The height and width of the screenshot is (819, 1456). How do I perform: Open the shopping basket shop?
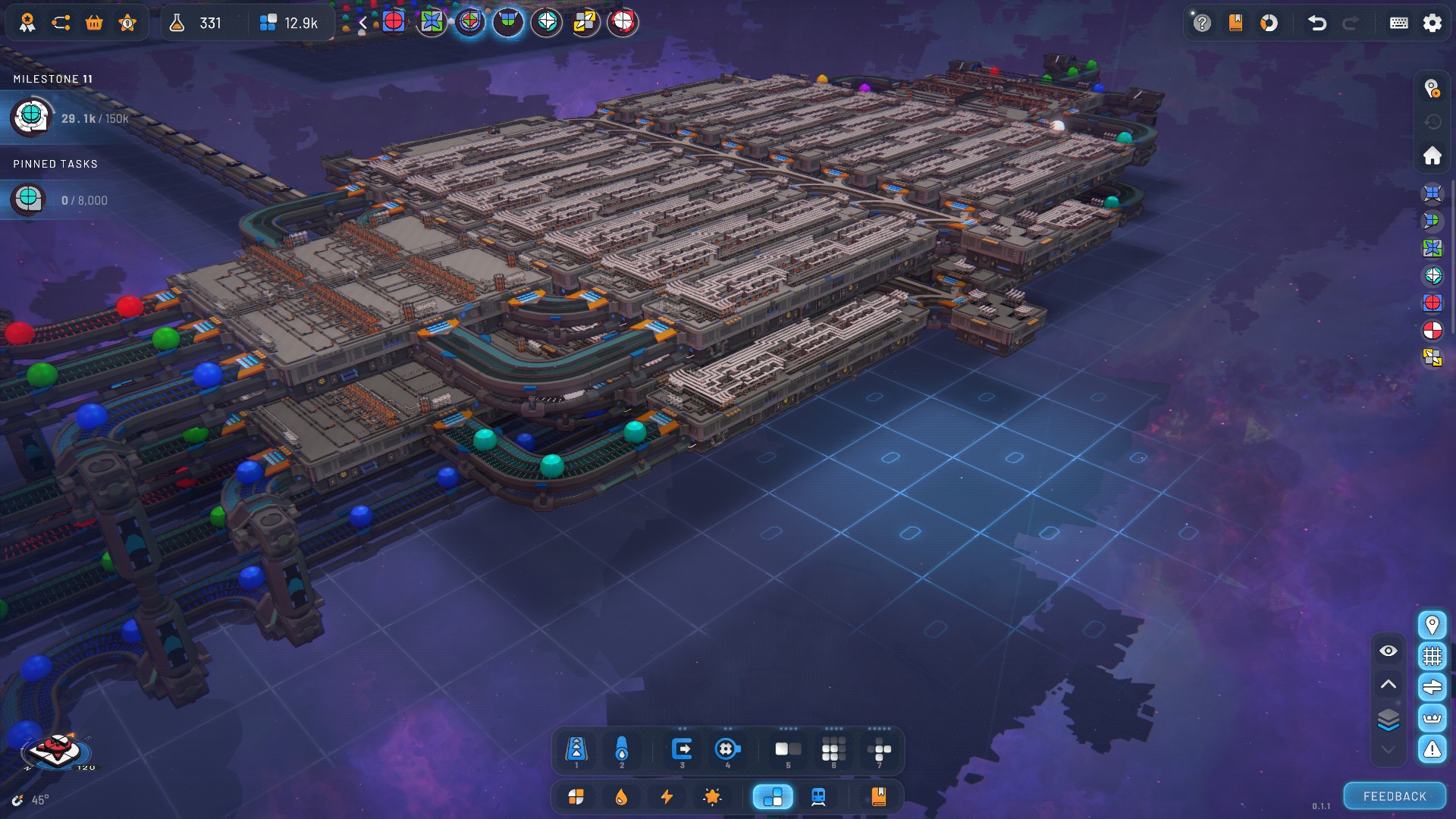[x=94, y=23]
